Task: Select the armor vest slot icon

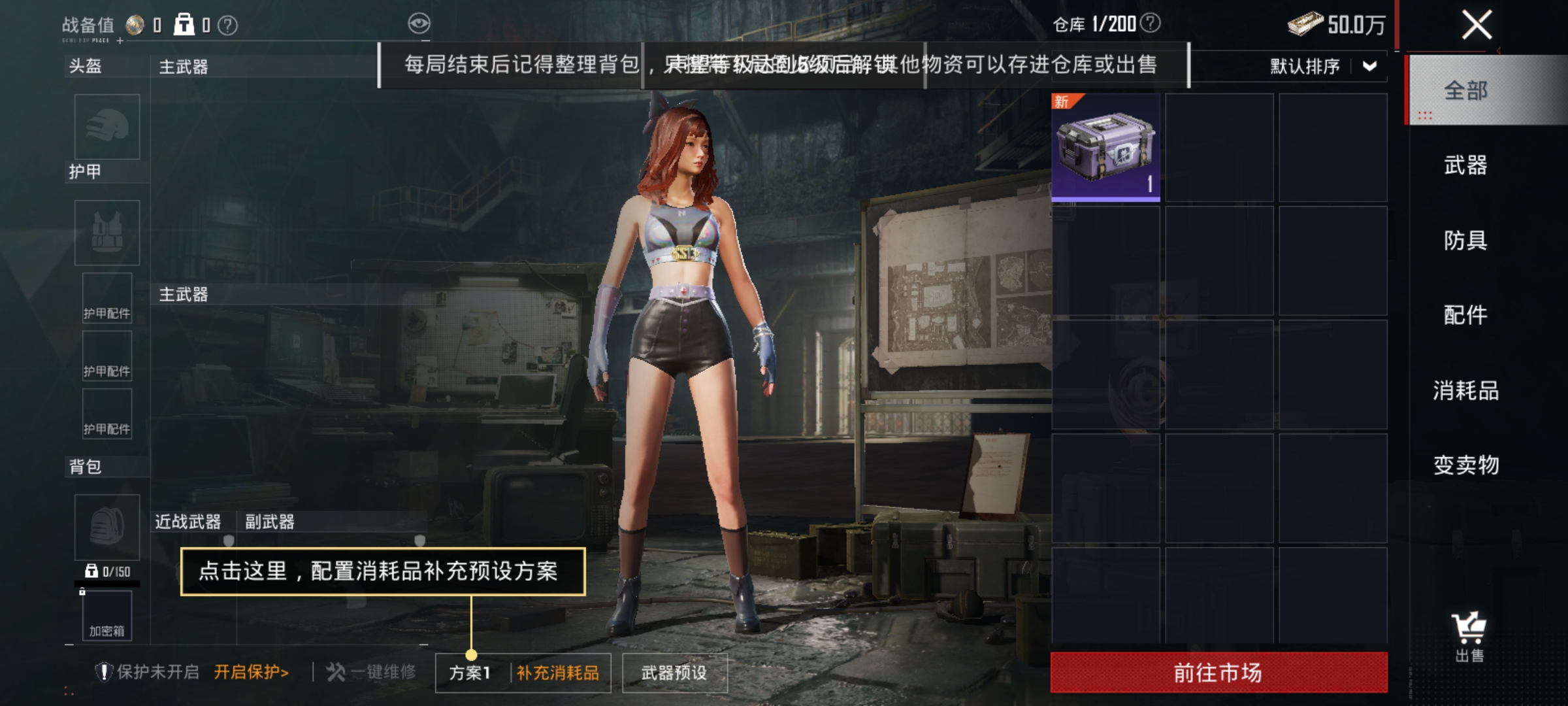Action: (106, 232)
